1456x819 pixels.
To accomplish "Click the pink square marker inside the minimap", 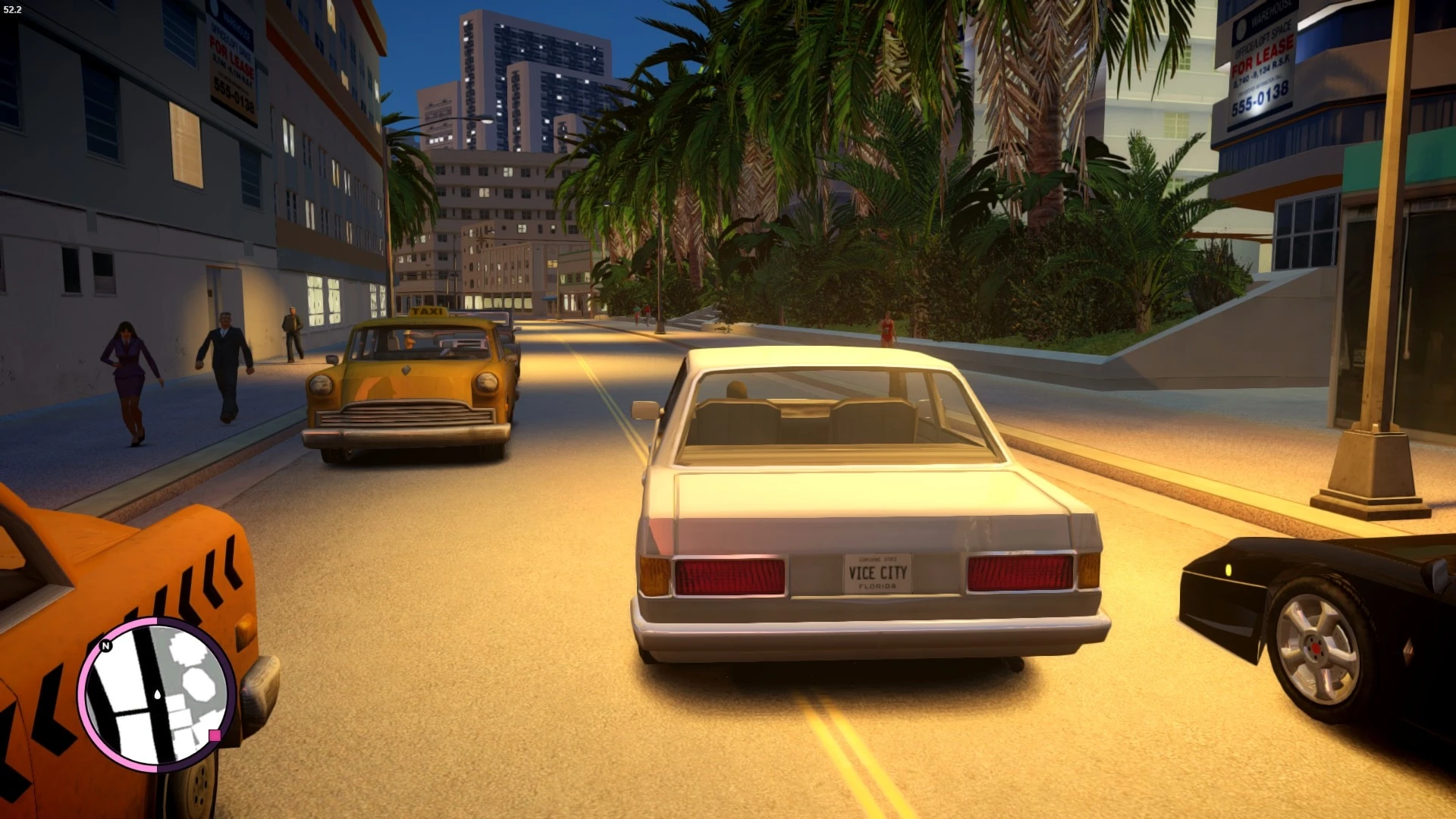I will pos(215,736).
